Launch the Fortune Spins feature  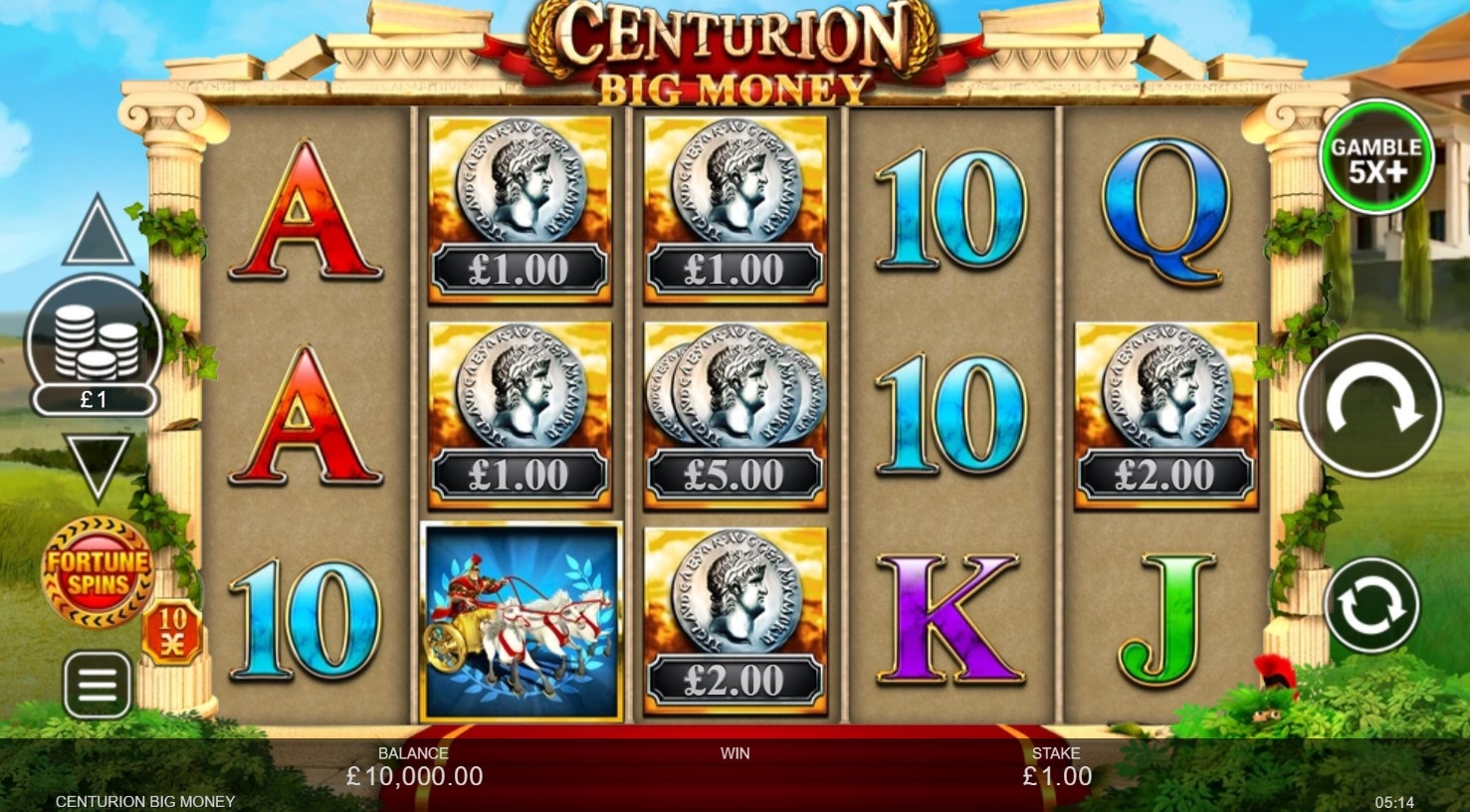(x=97, y=571)
